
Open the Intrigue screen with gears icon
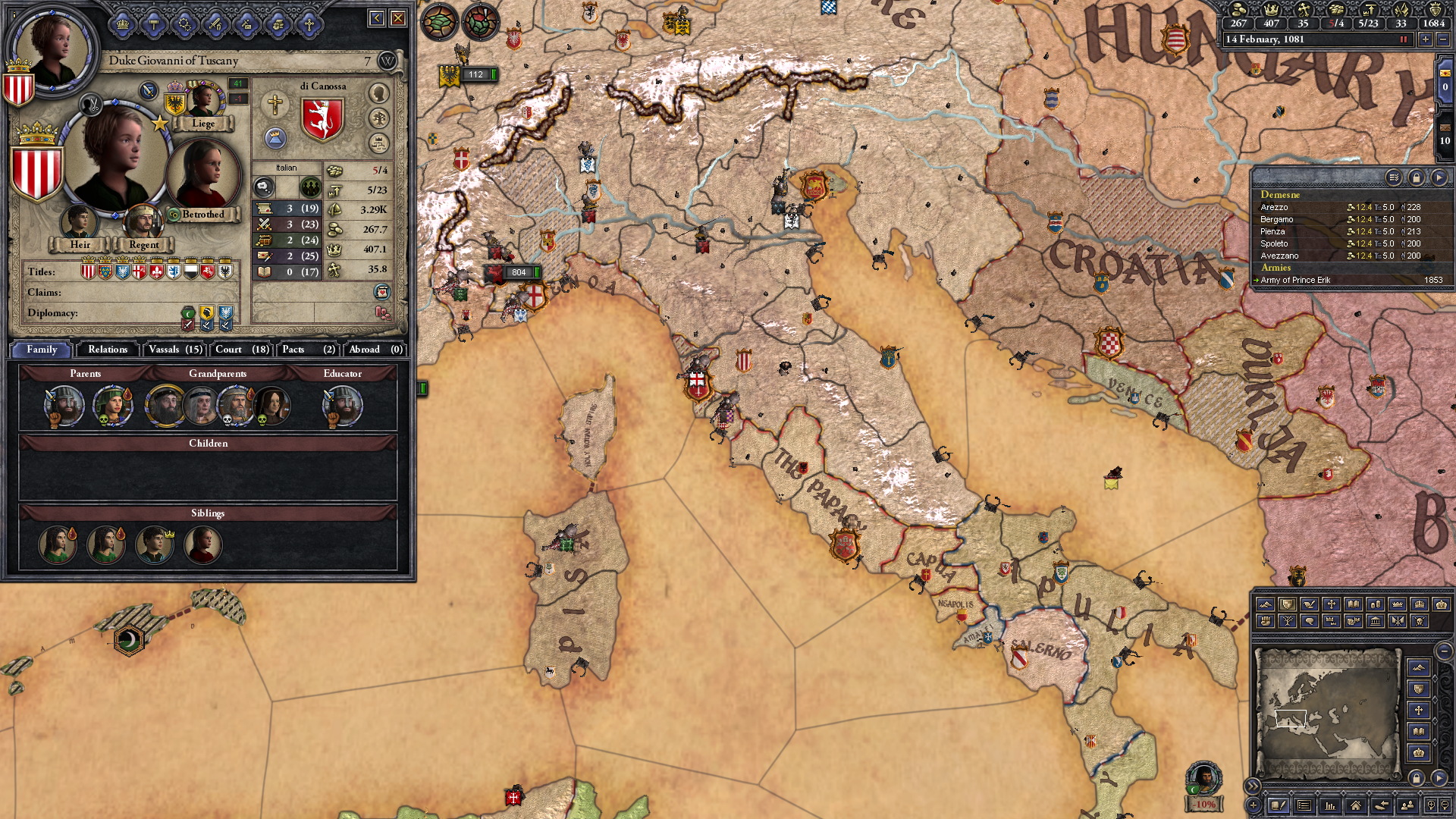(184, 24)
